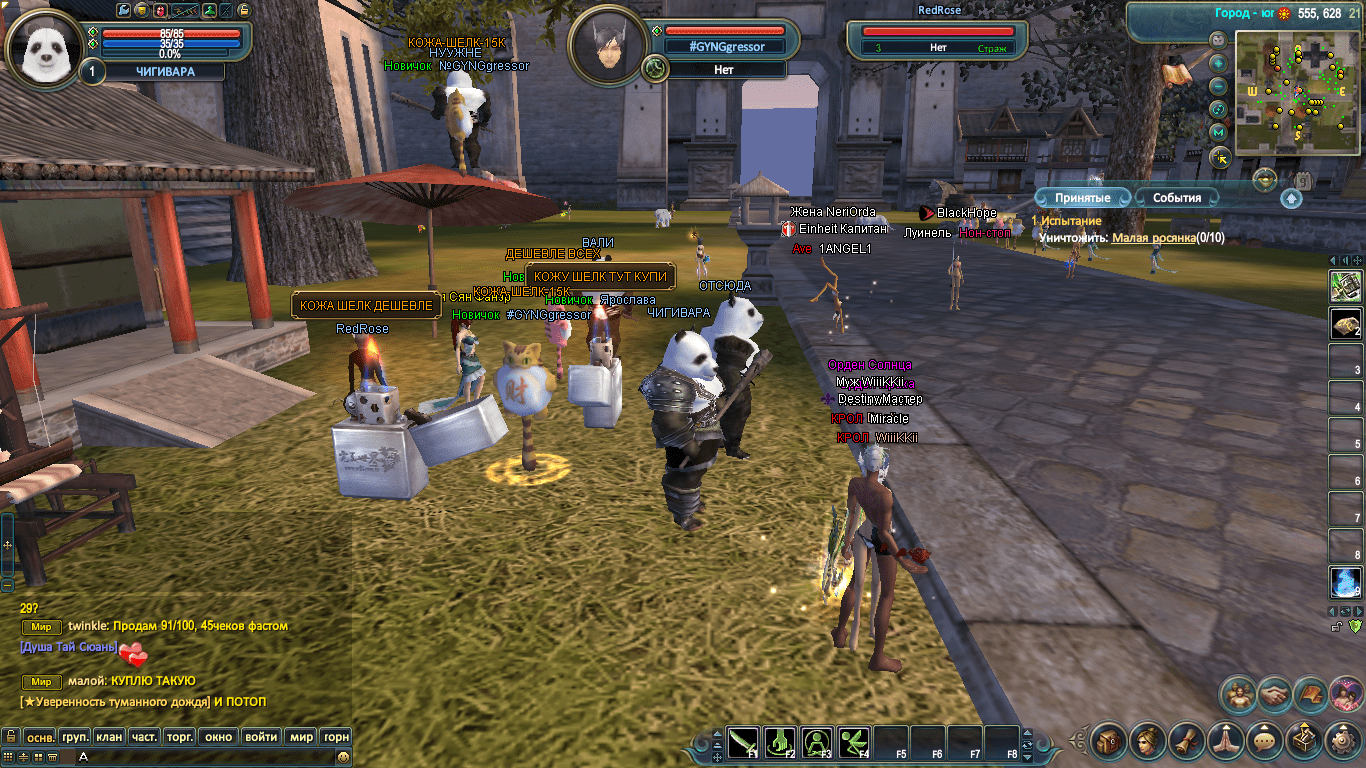1366x768 pixels.
Task: Switch chat to the торг. channel
Action: [x=179, y=737]
